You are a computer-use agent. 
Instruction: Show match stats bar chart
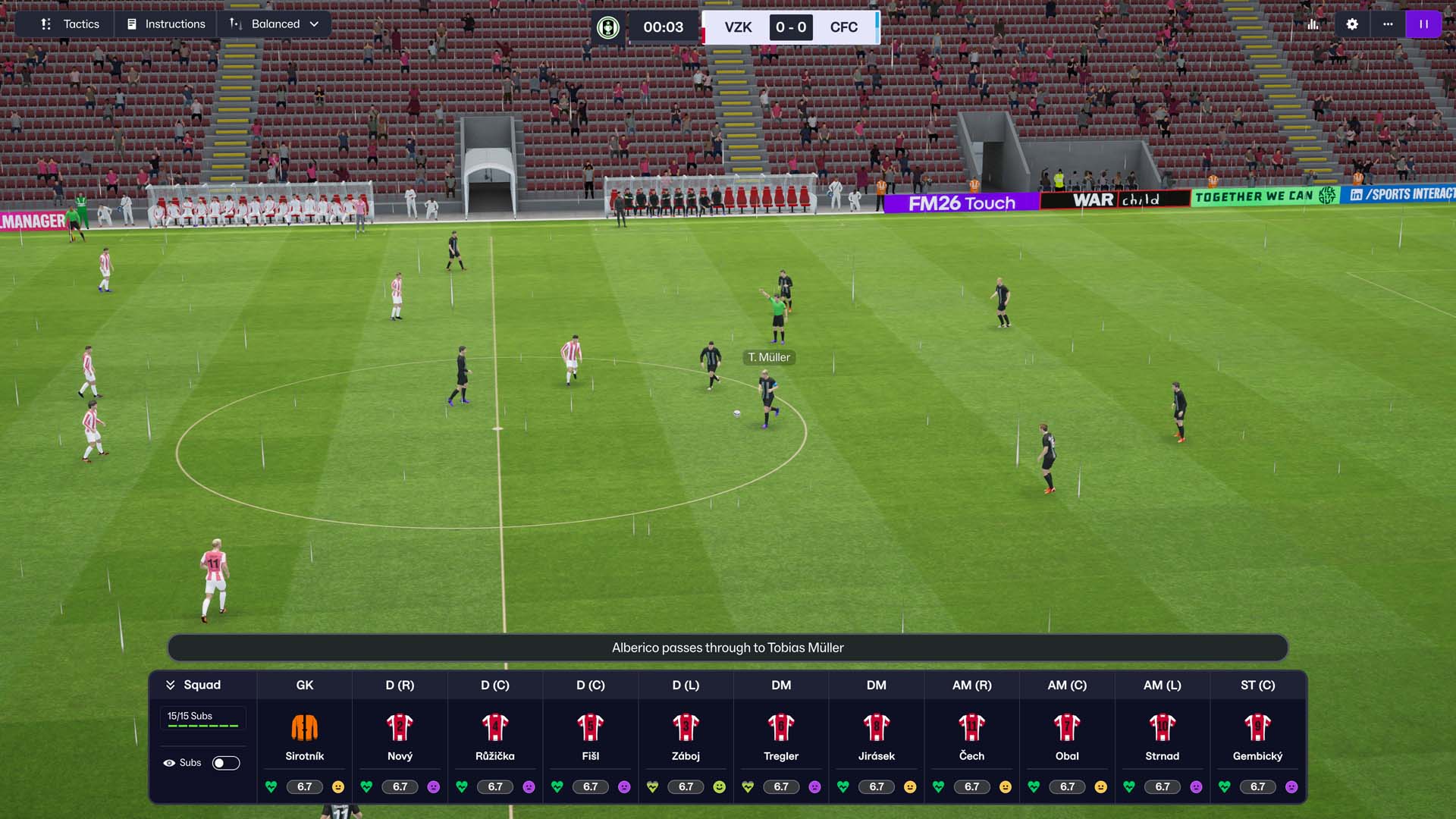[1313, 24]
